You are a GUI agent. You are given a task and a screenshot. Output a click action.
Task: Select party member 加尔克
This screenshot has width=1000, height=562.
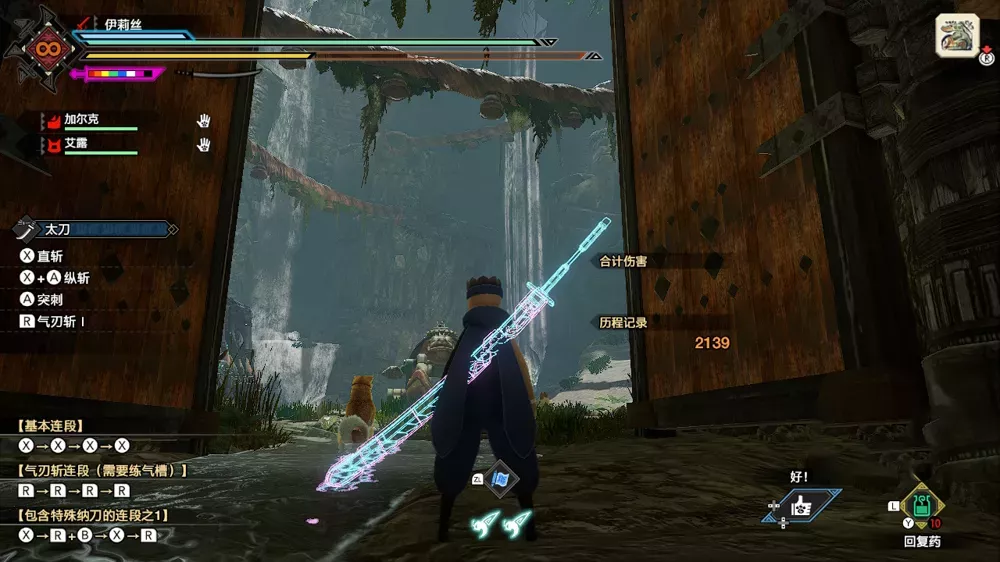(77, 119)
